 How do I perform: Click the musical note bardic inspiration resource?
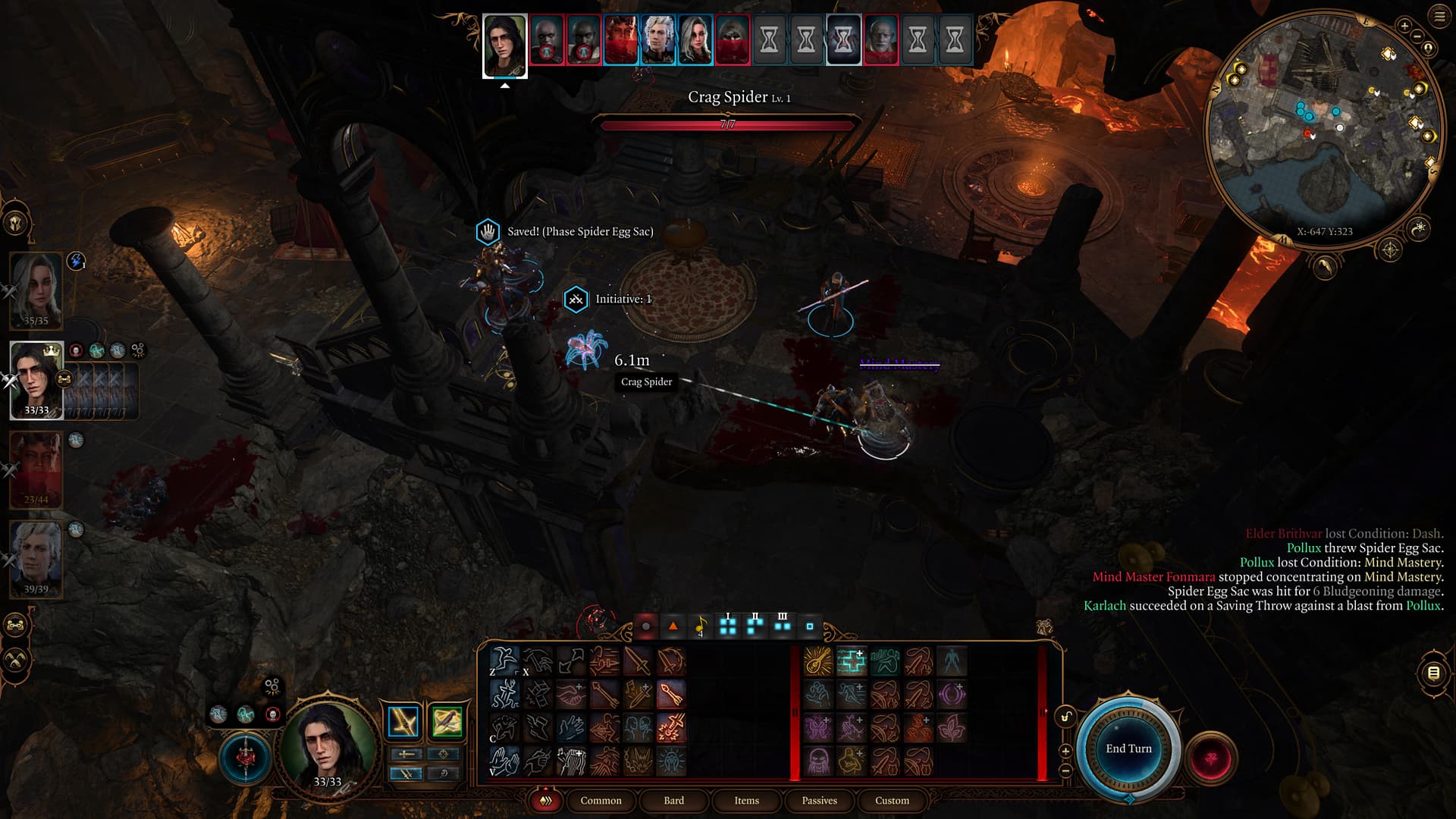(701, 626)
